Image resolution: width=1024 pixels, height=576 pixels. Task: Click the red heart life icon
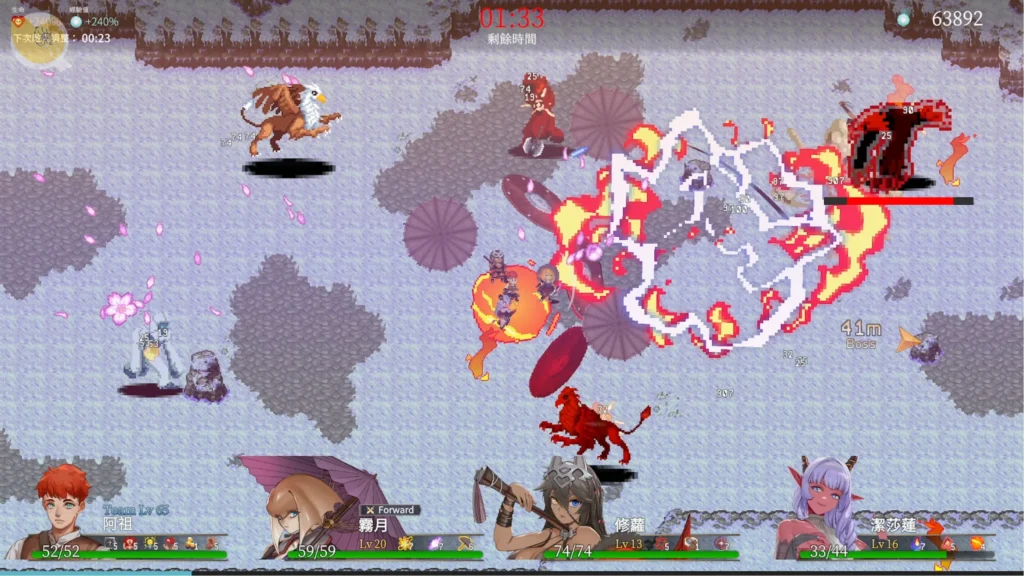pyautogui.click(x=17, y=21)
